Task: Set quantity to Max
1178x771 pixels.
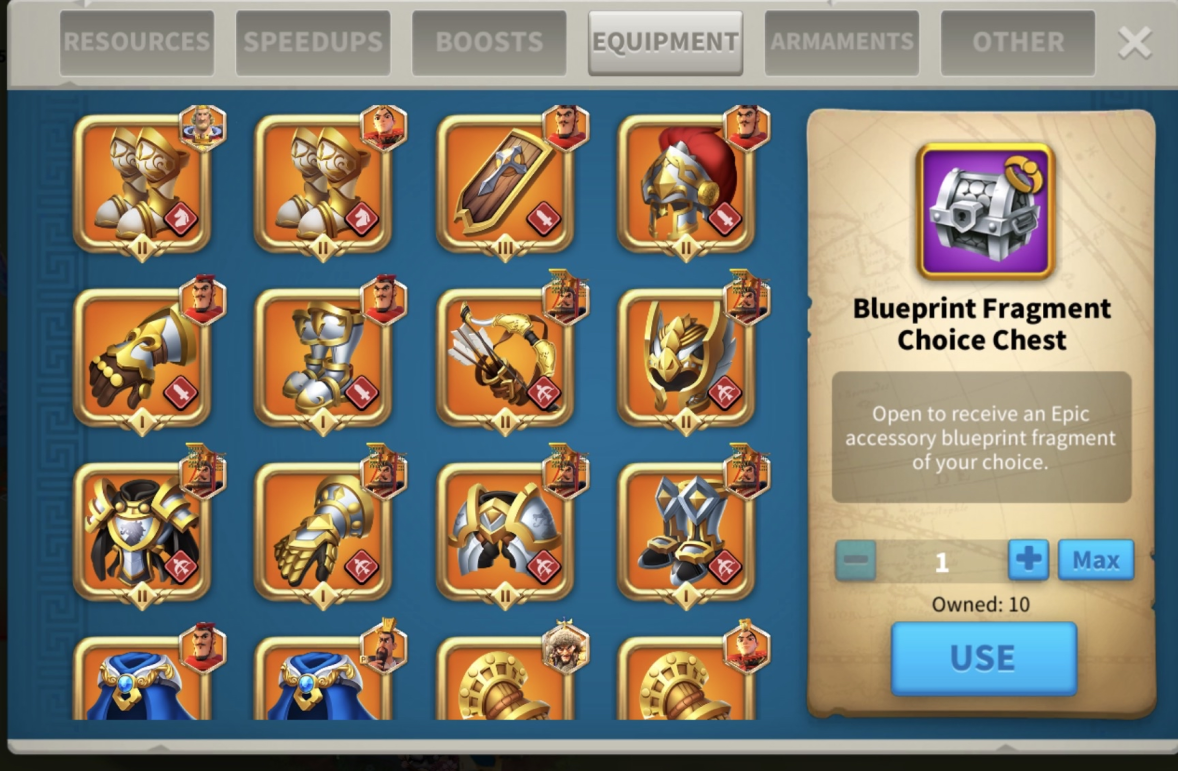Action: pyautogui.click(x=1096, y=560)
